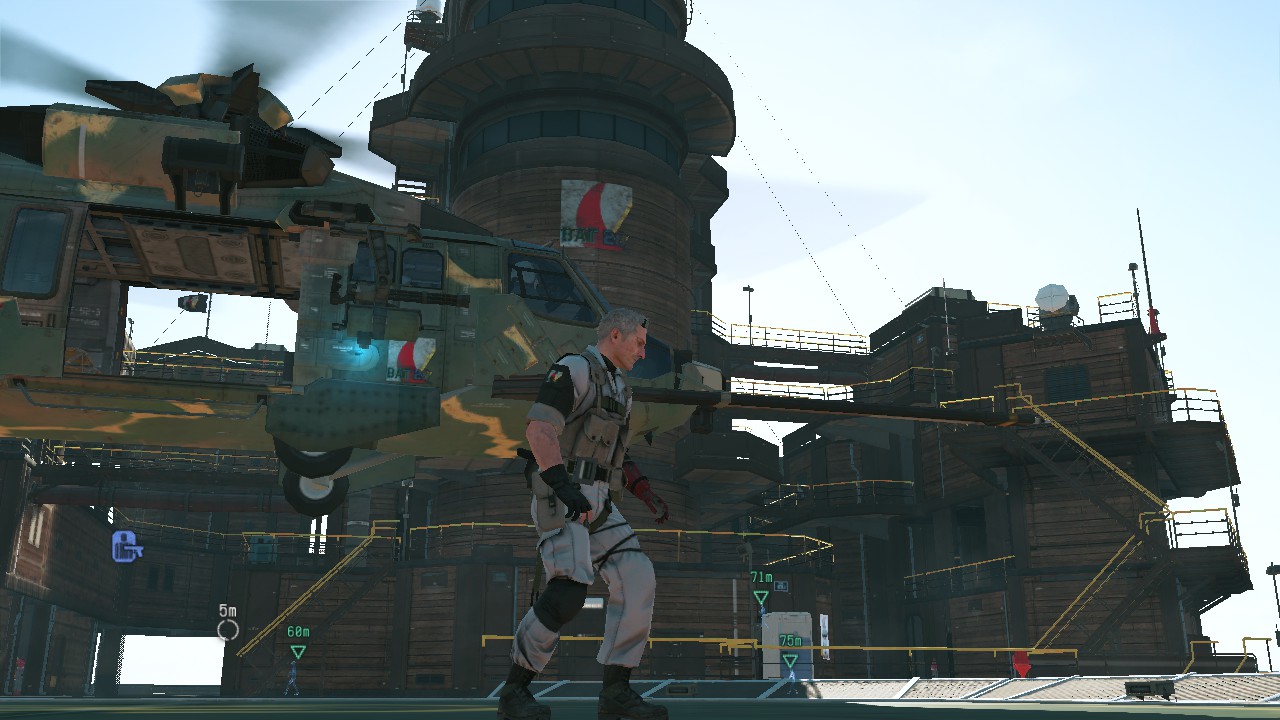Viewport: 1280px width, 720px height.
Task: Click the green 60m triangle marker
Action: (x=297, y=652)
